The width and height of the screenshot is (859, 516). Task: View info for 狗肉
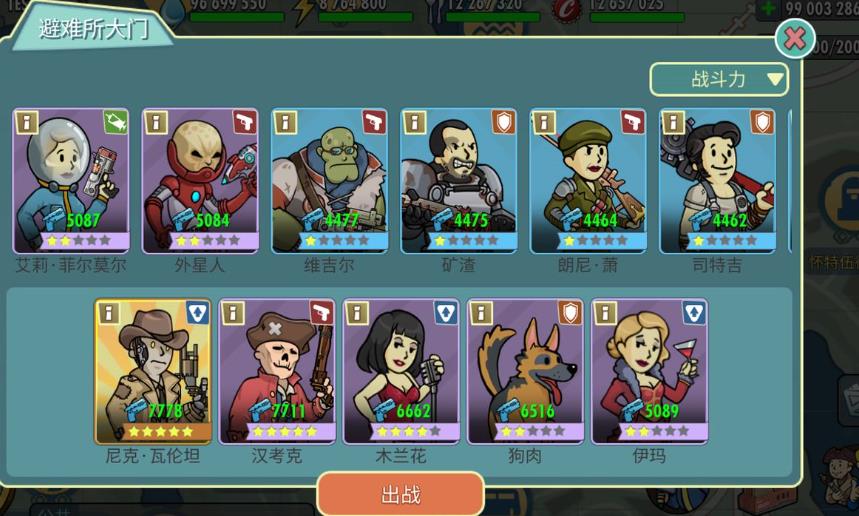coord(481,313)
